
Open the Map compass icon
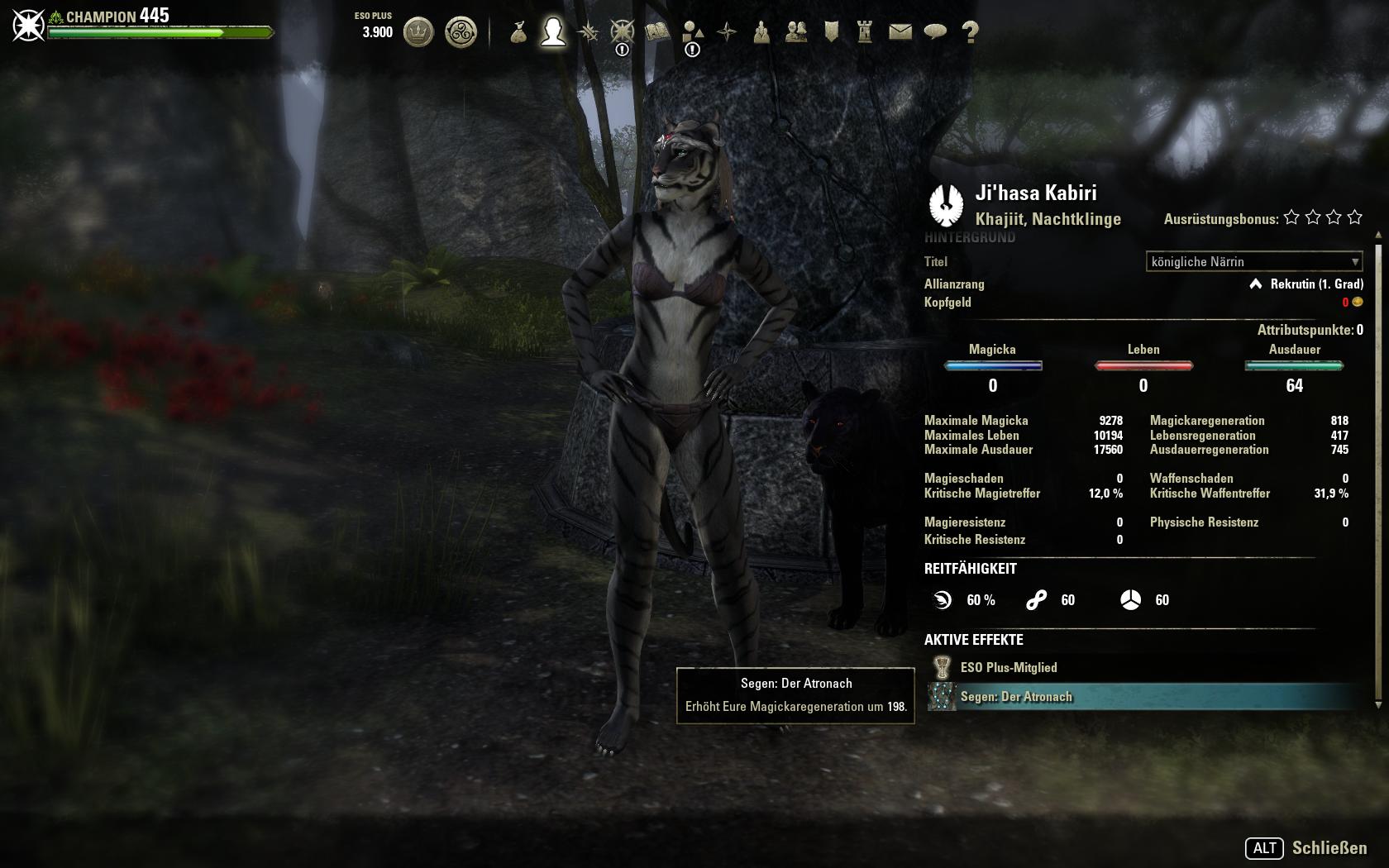(x=727, y=33)
